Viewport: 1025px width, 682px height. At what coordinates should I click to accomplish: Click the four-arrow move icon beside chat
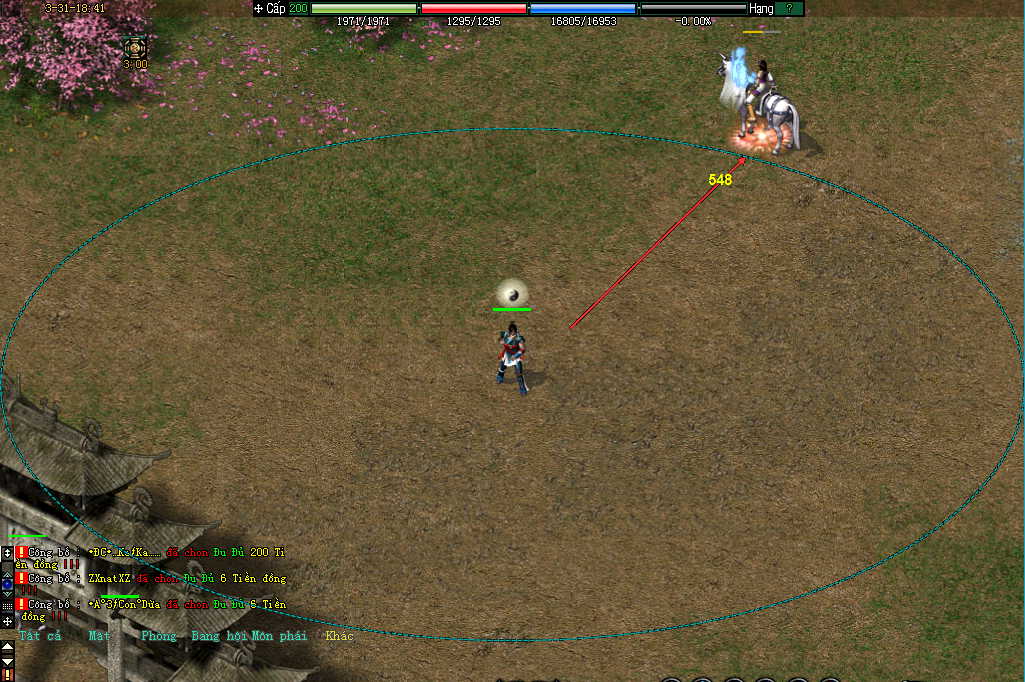[x=7, y=621]
